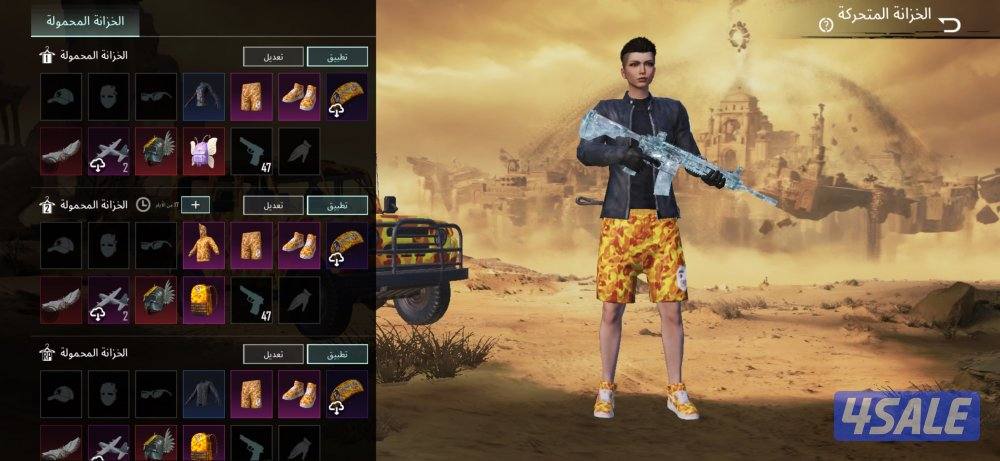This screenshot has height=461, width=1000.
Task: Select the الخزانة المحمولة tab
Action: click(85, 19)
